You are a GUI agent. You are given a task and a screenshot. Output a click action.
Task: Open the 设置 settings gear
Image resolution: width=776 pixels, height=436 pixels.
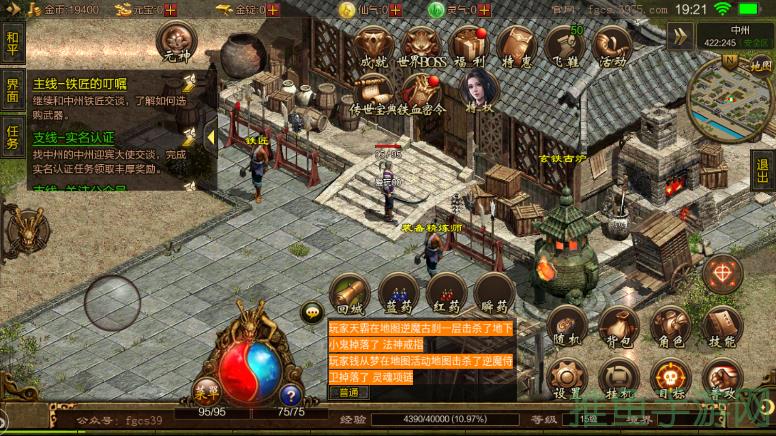567,379
